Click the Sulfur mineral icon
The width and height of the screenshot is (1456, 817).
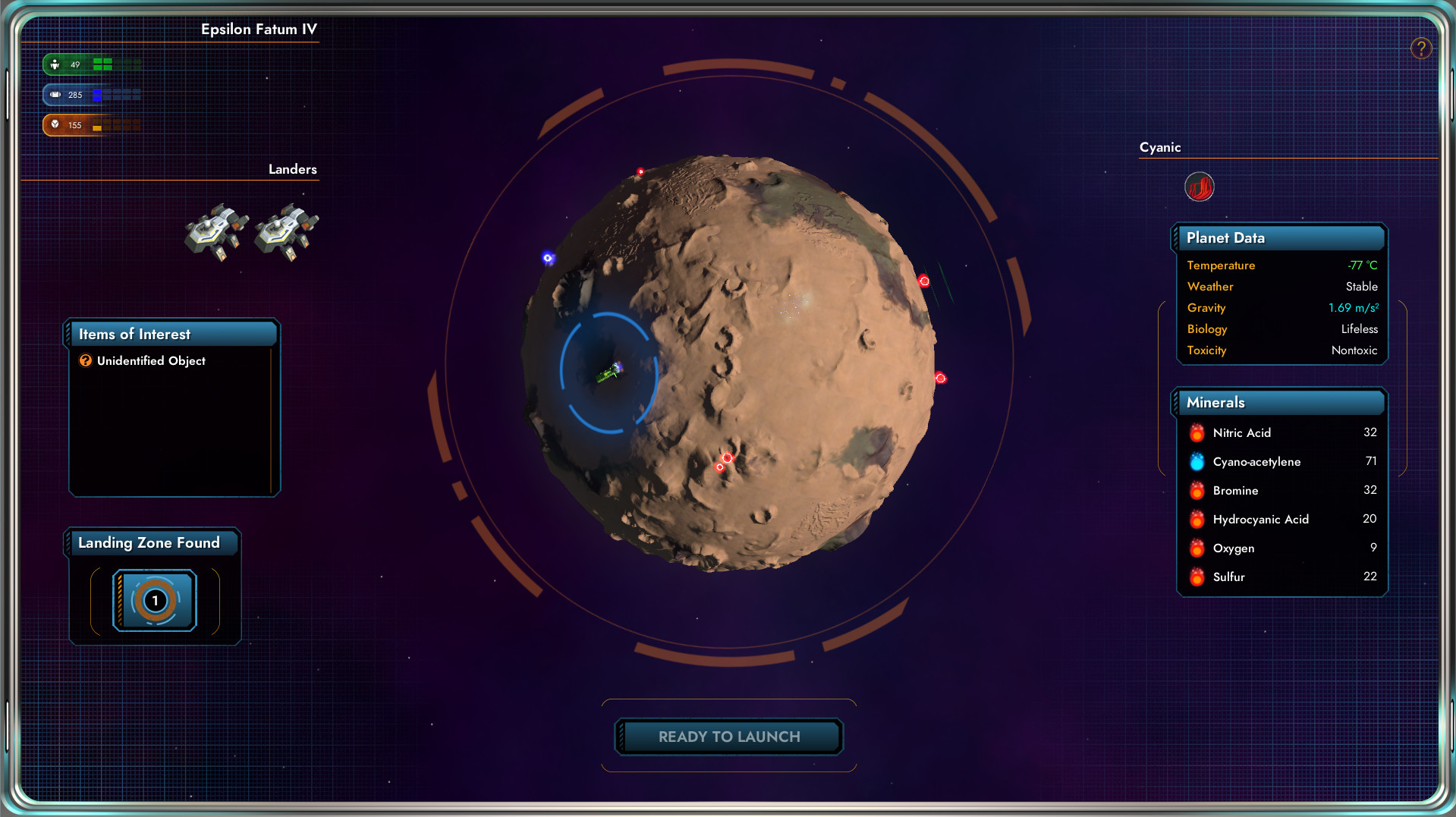(x=1197, y=577)
